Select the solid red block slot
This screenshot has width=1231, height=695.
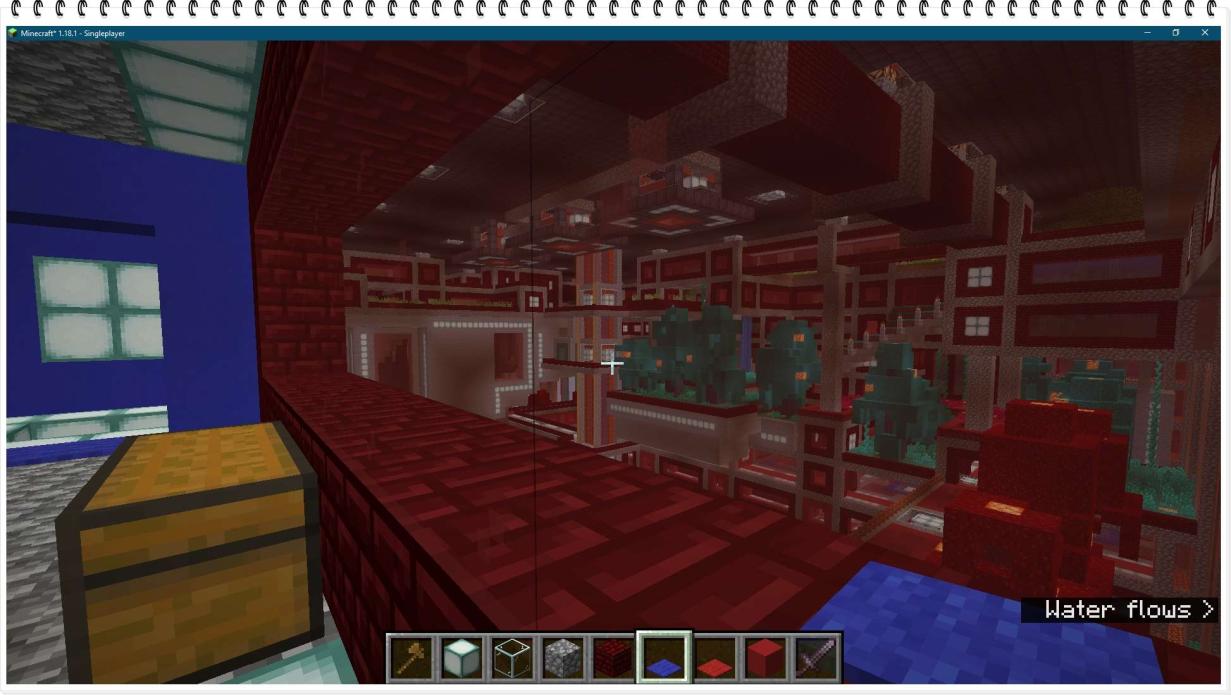[765, 658]
